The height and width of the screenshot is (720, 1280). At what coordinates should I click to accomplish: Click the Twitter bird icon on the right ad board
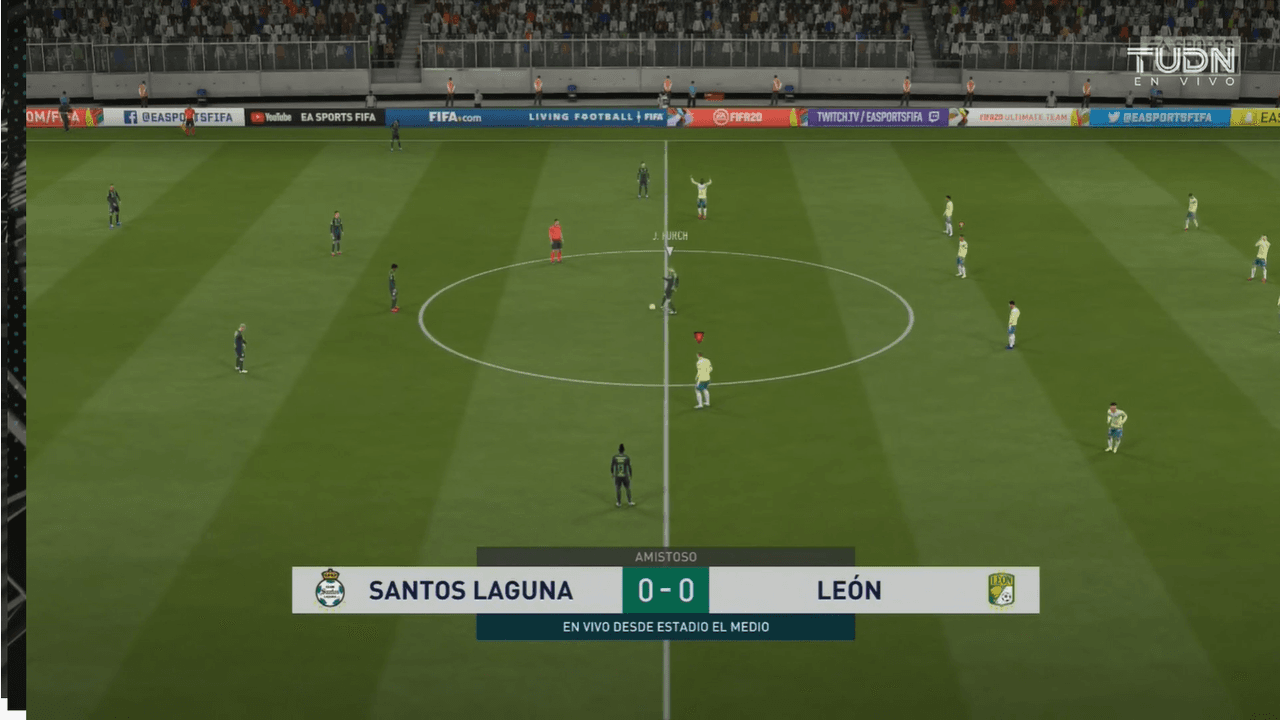(x=1113, y=116)
